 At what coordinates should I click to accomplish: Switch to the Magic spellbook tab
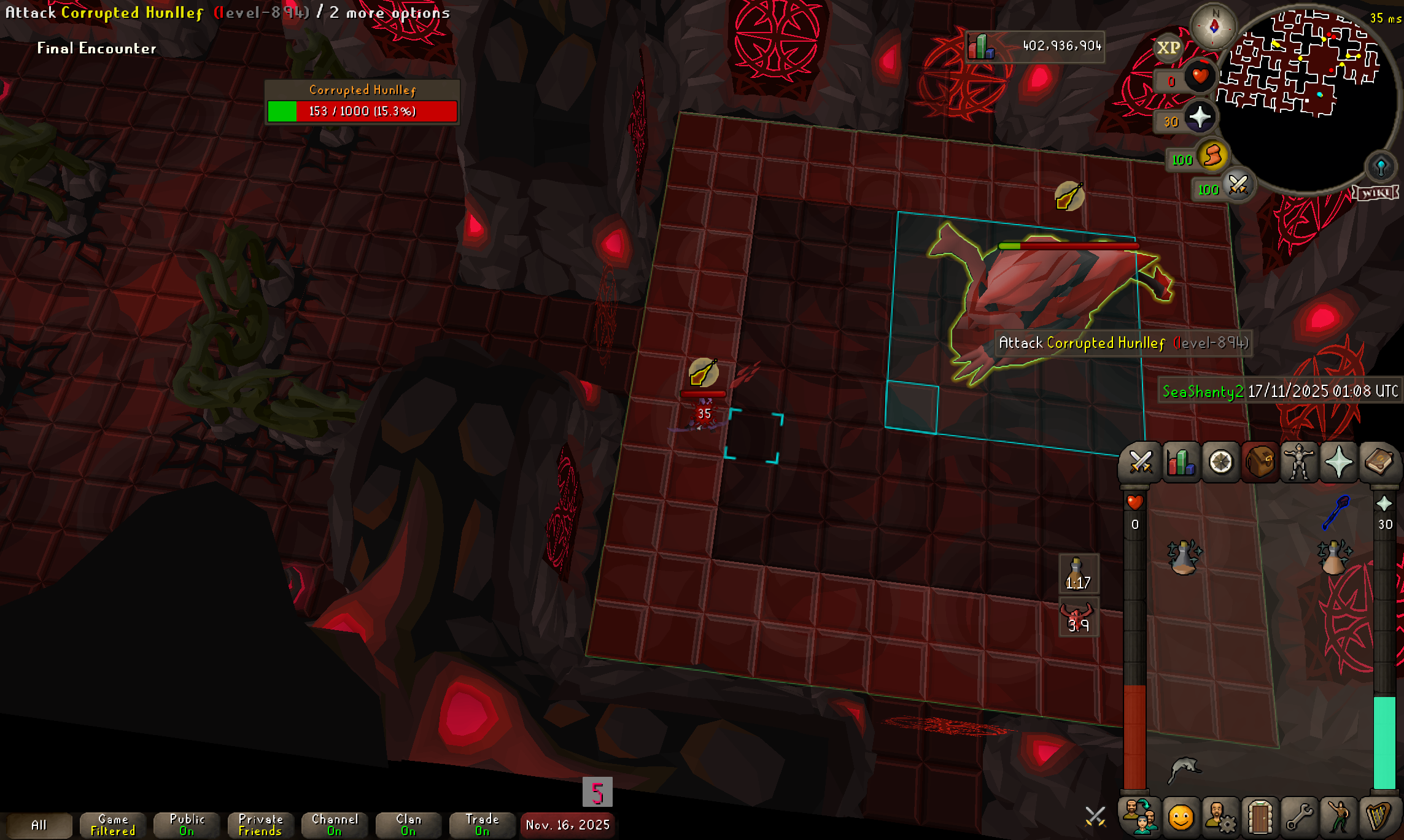[x=1378, y=462]
